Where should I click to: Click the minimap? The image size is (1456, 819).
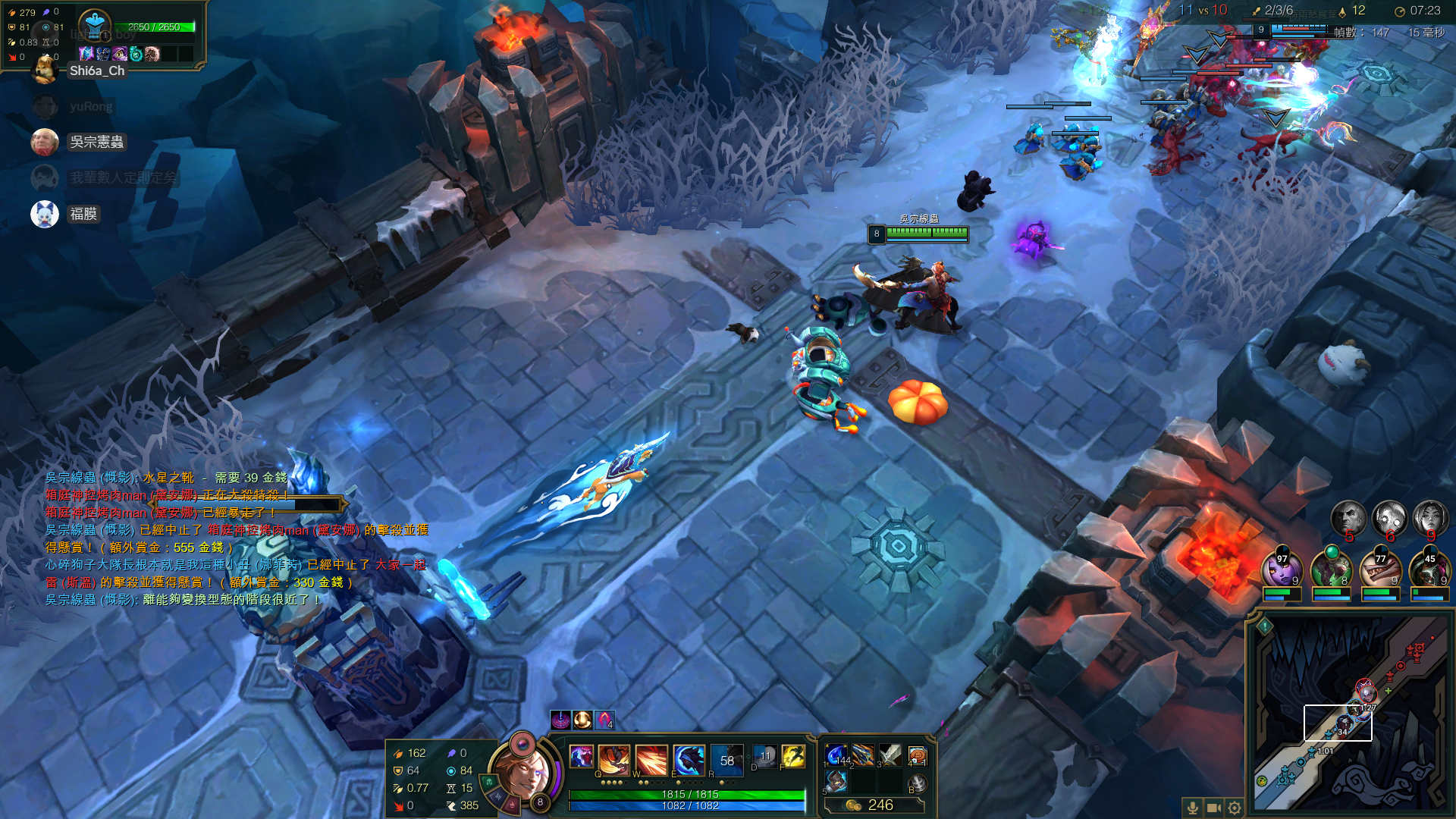point(1350,713)
